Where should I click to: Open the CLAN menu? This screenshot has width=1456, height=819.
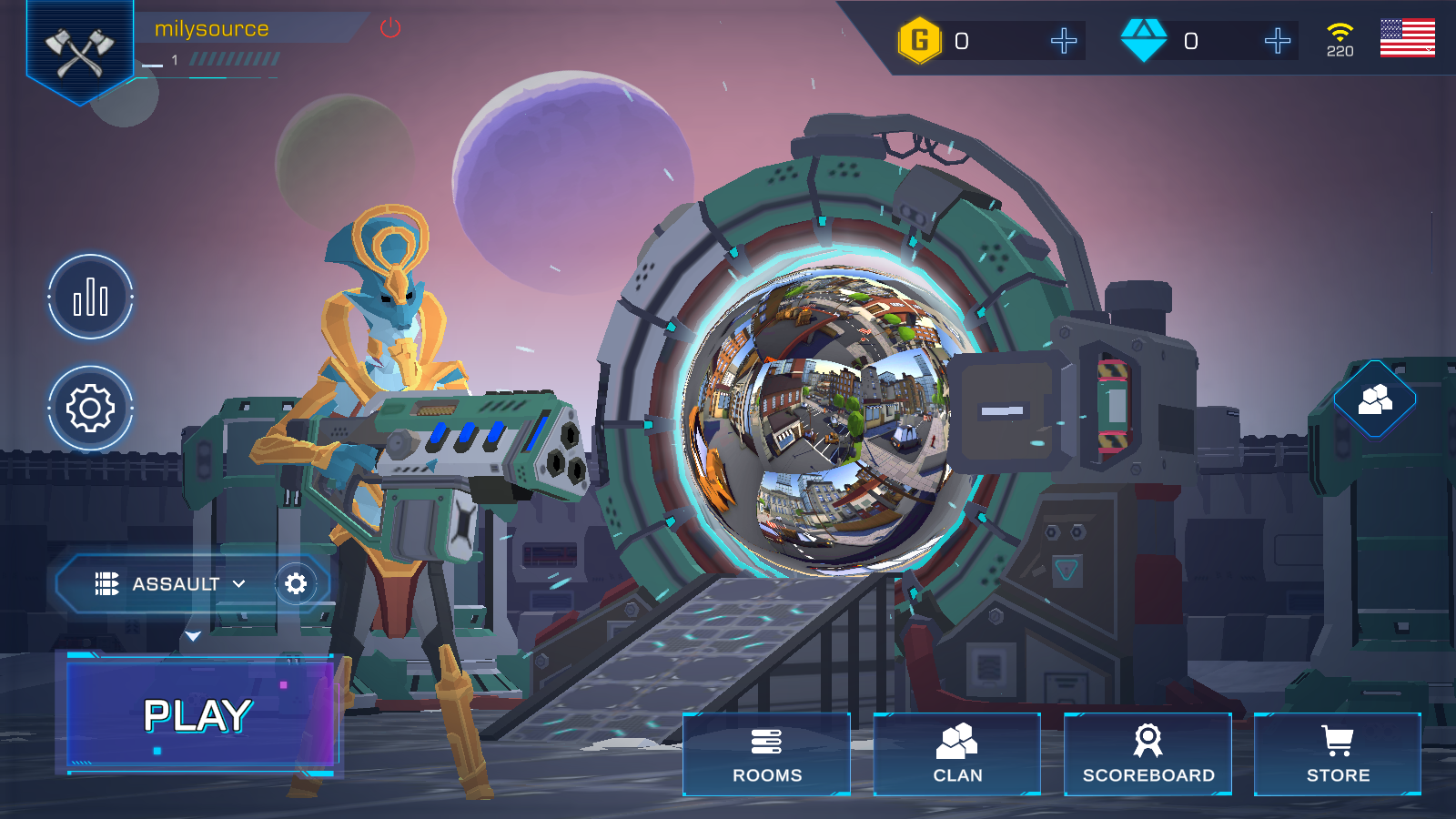point(956,754)
